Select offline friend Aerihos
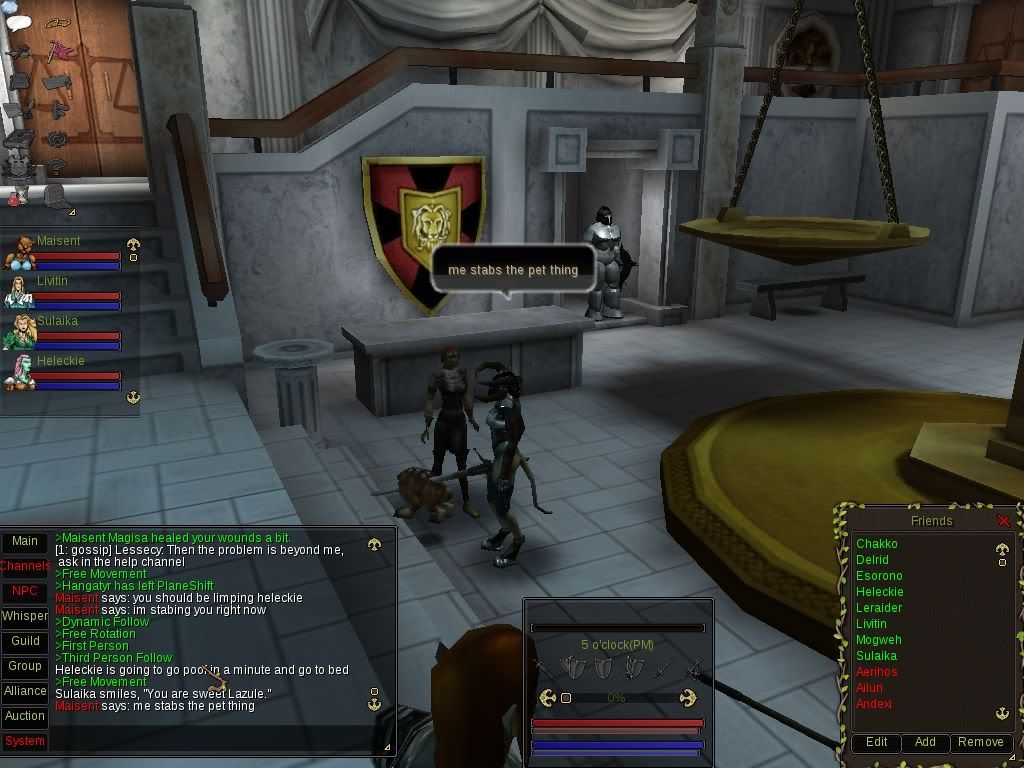 point(876,672)
